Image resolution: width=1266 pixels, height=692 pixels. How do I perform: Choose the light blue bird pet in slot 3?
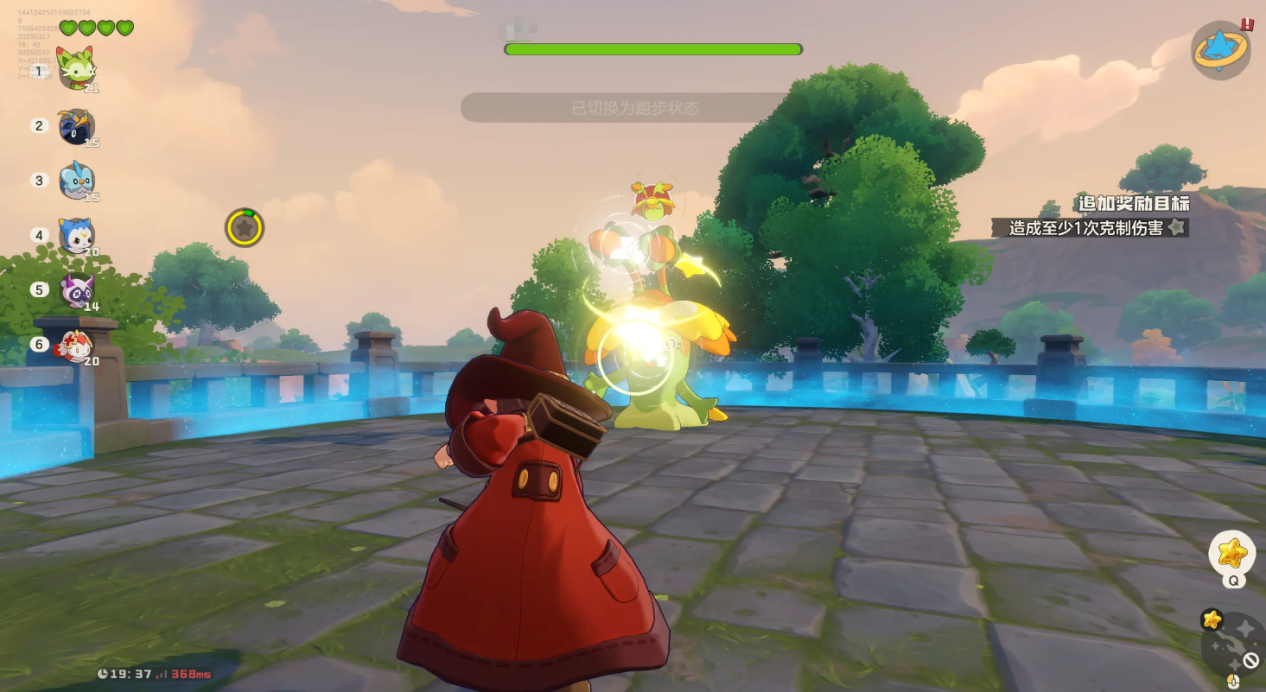pyautogui.click(x=77, y=180)
